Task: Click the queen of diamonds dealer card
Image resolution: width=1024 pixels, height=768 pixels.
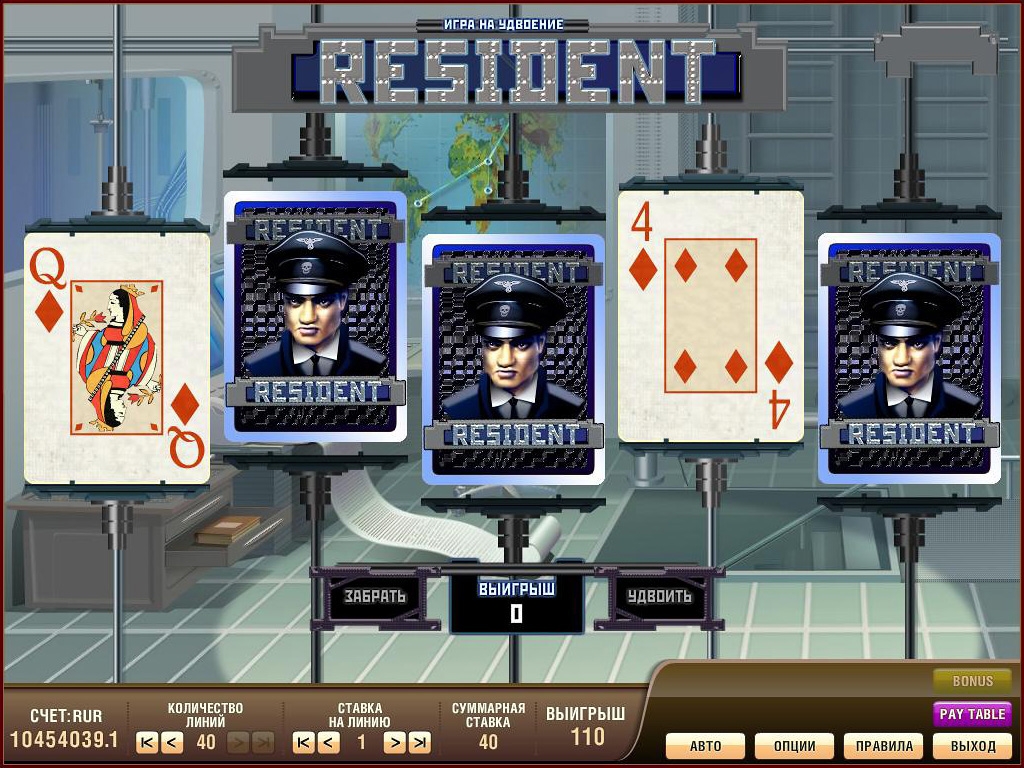Action: point(117,358)
